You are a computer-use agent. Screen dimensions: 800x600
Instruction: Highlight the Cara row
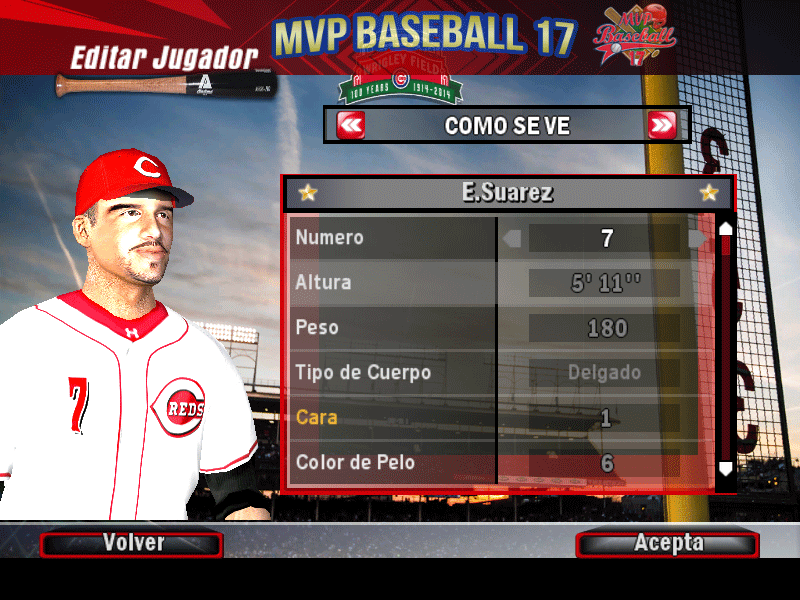(x=393, y=417)
